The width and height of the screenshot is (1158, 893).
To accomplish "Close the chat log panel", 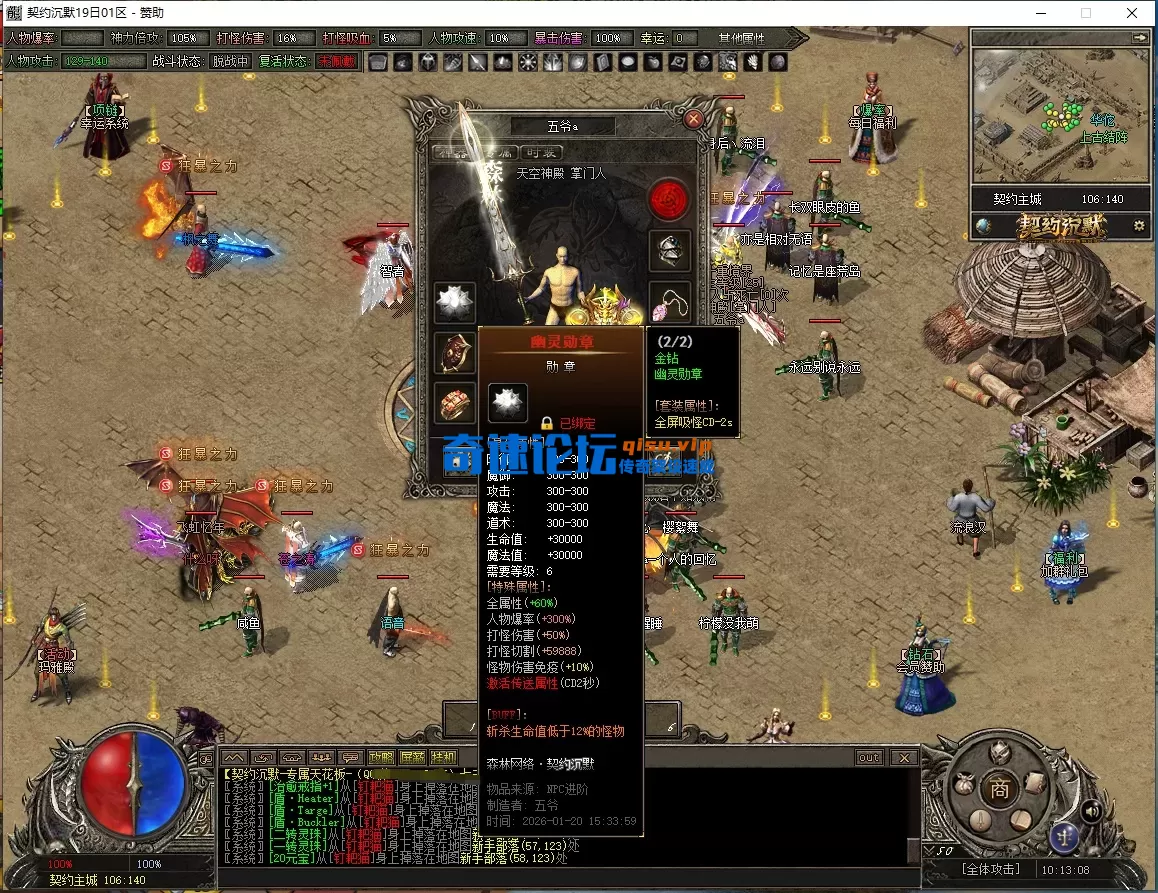I will pyautogui.click(x=904, y=758).
